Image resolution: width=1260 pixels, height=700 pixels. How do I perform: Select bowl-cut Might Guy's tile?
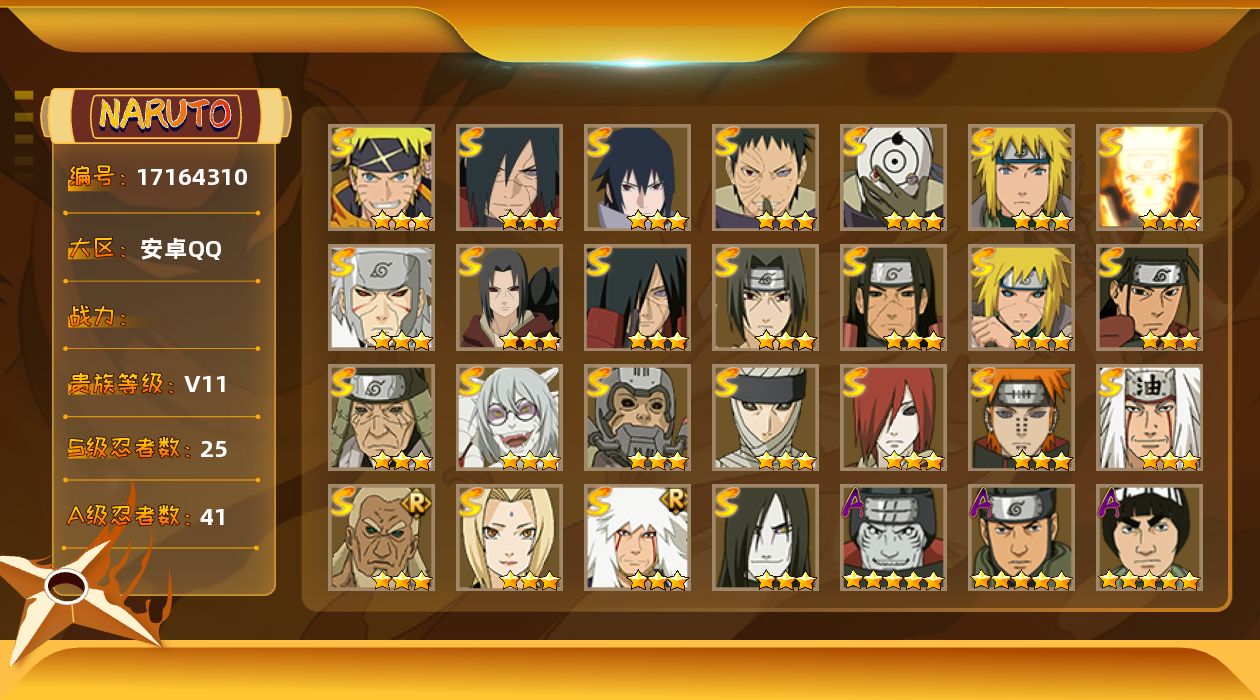point(1149,537)
